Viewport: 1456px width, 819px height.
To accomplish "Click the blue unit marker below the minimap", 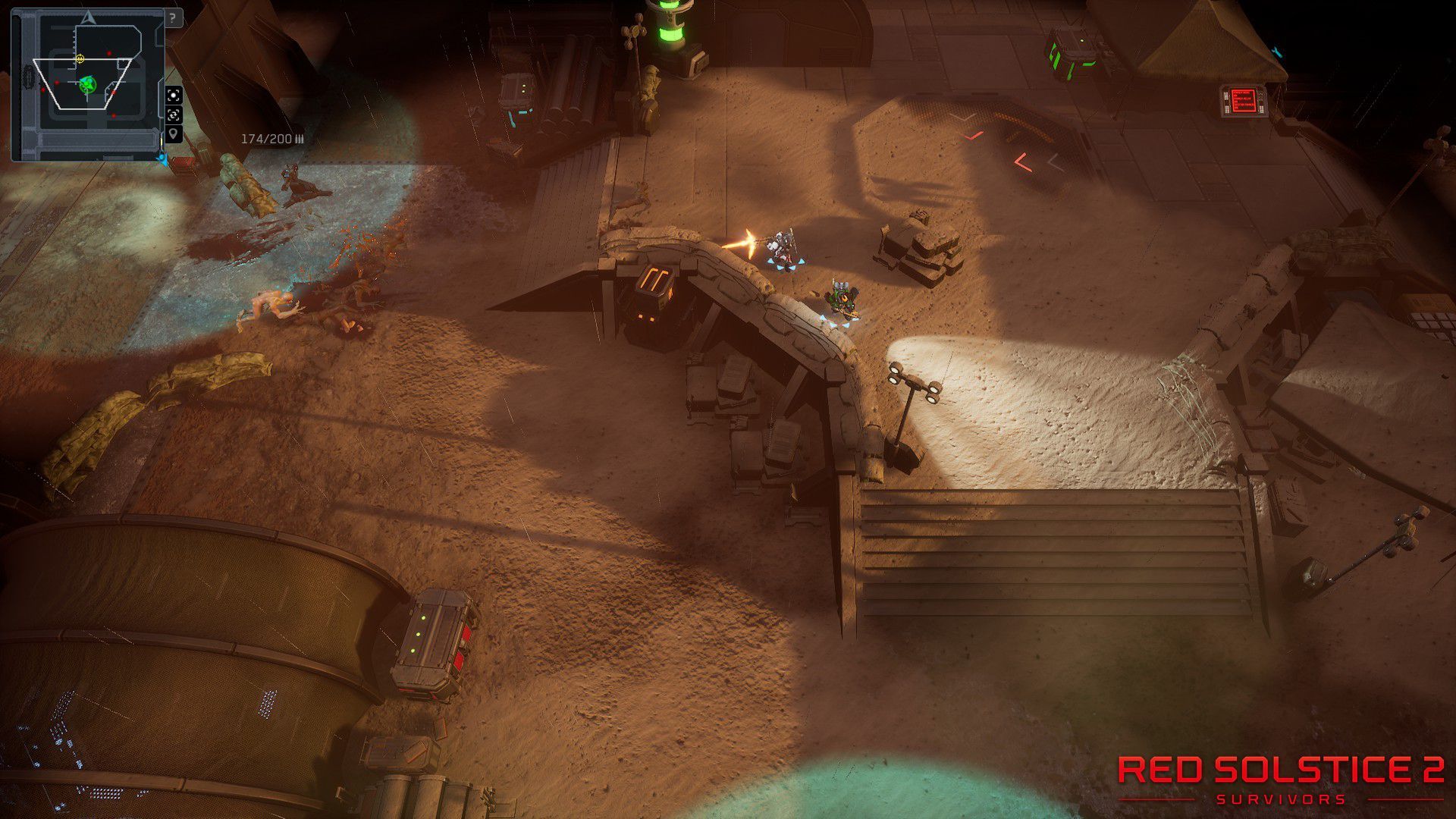I will click(x=162, y=159).
